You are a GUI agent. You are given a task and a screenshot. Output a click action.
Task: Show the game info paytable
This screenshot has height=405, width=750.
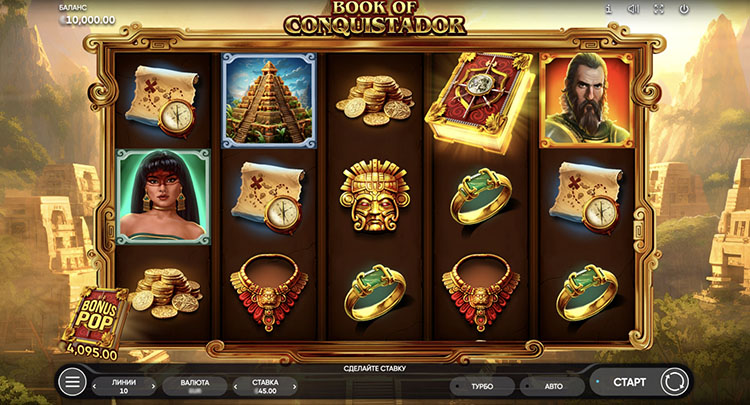point(608,9)
